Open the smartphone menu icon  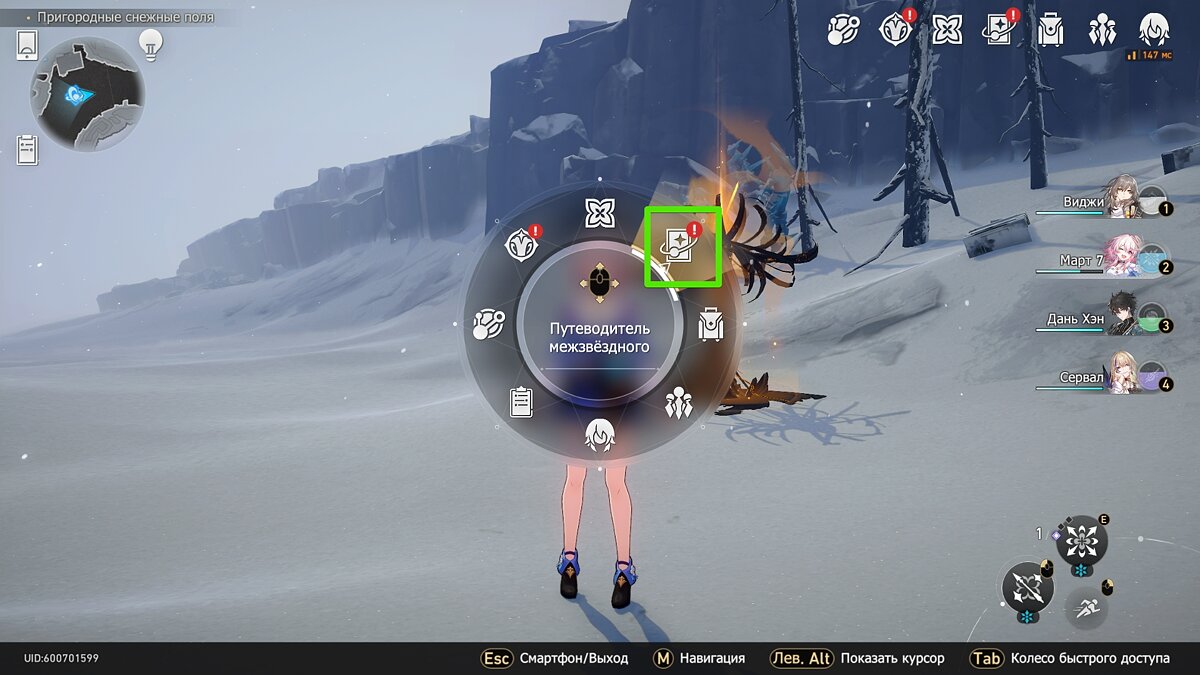coord(27,45)
